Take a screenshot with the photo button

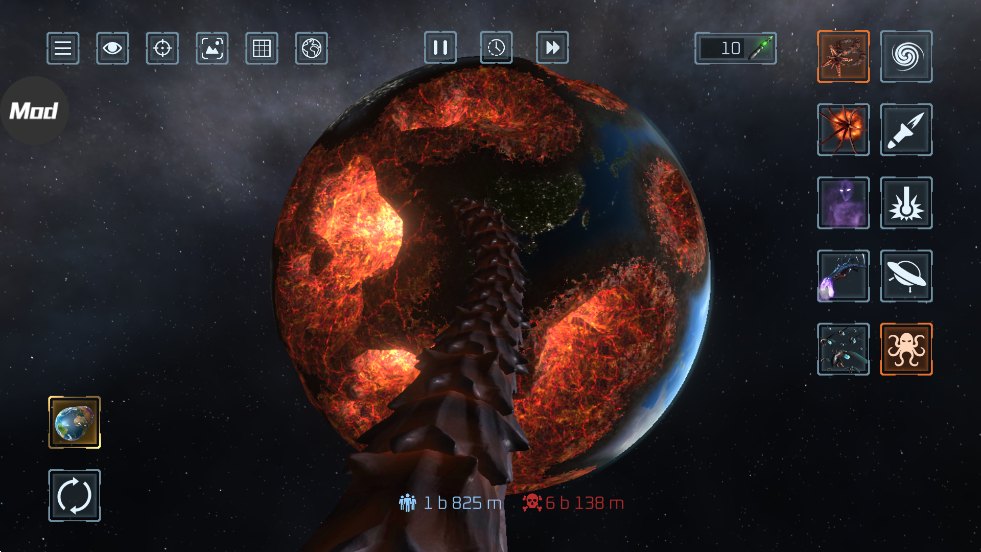[x=212, y=48]
